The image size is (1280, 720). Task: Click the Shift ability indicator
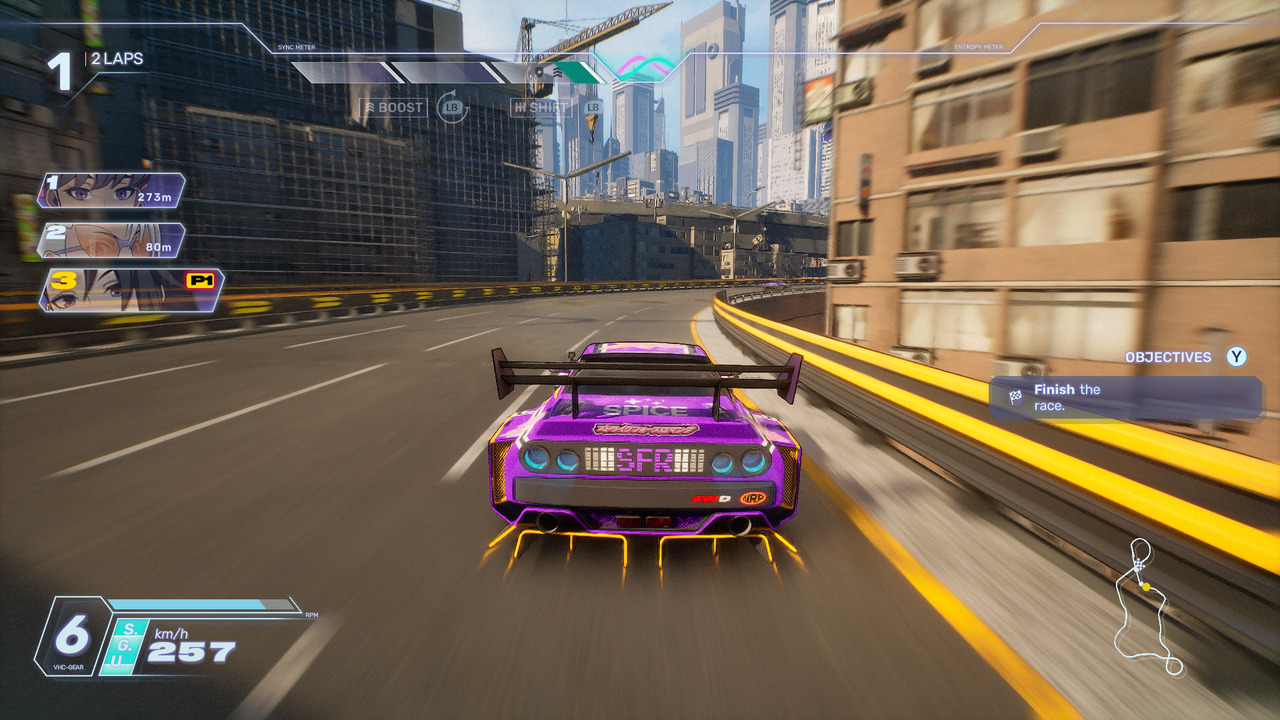(x=539, y=108)
